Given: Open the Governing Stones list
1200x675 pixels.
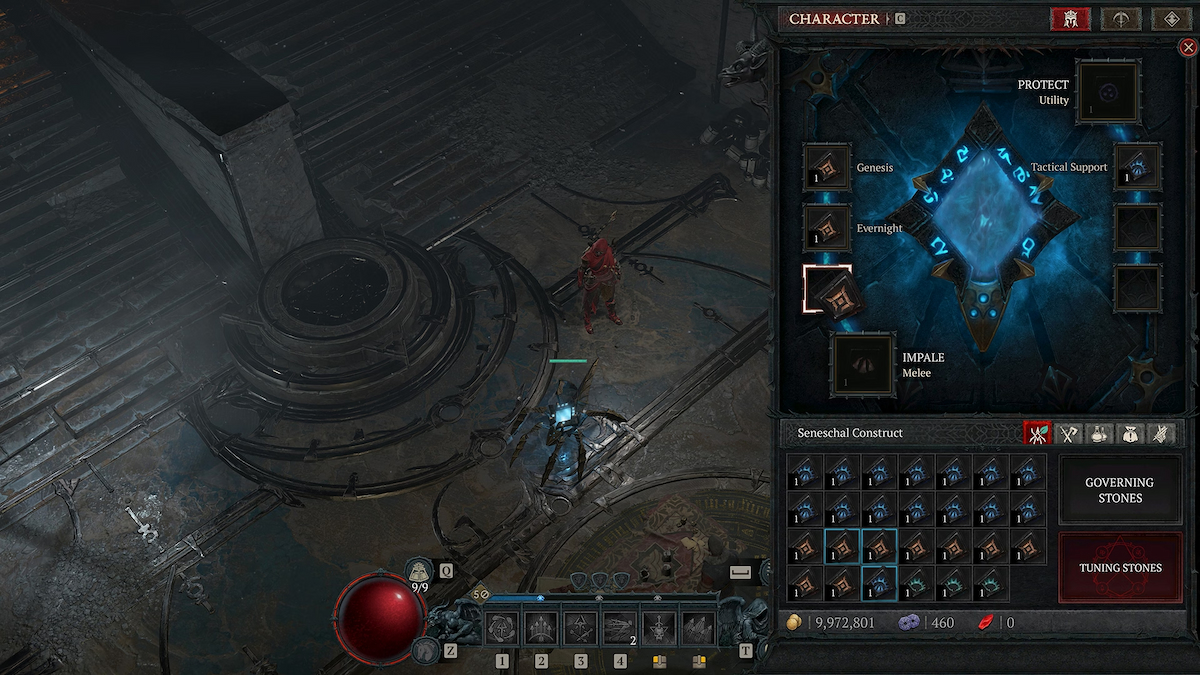Looking at the screenshot, I should (x=1119, y=490).
